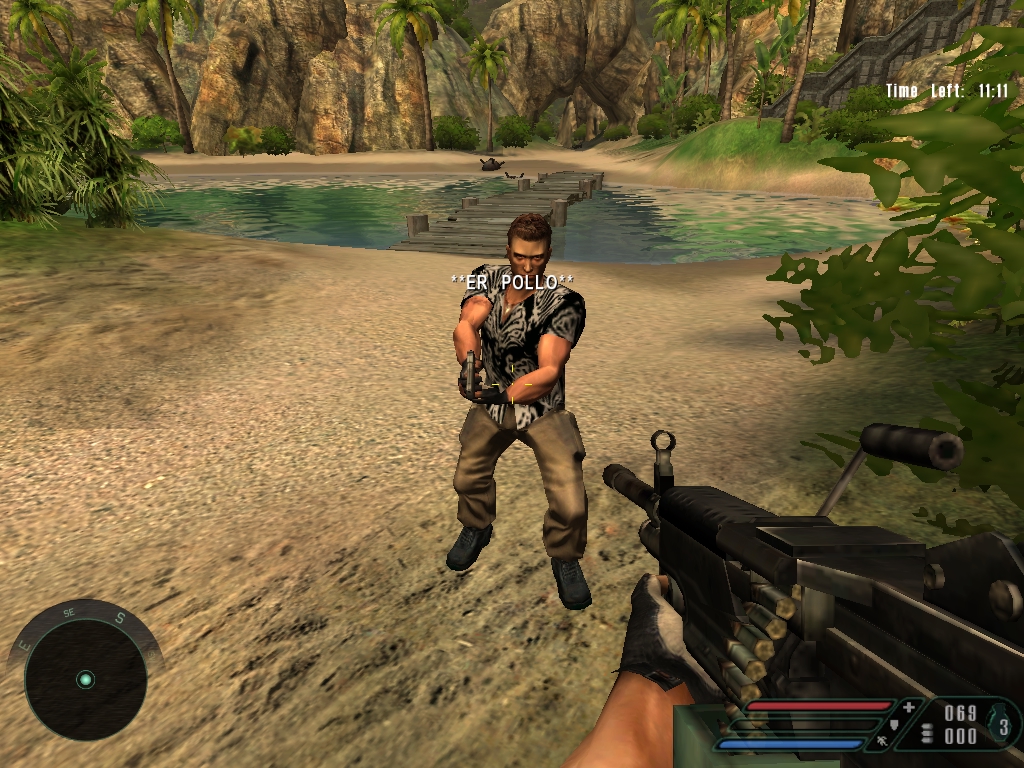Click the circular radar minimap
The image size is (1024, 768).
(x=85, y=679)
